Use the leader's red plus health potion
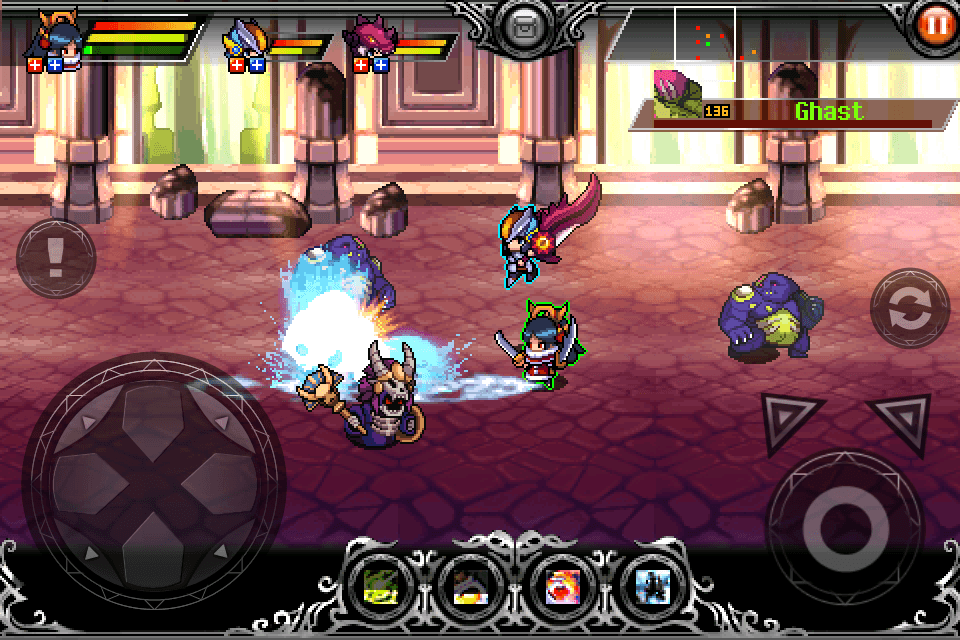 click(x=35, y=65)
